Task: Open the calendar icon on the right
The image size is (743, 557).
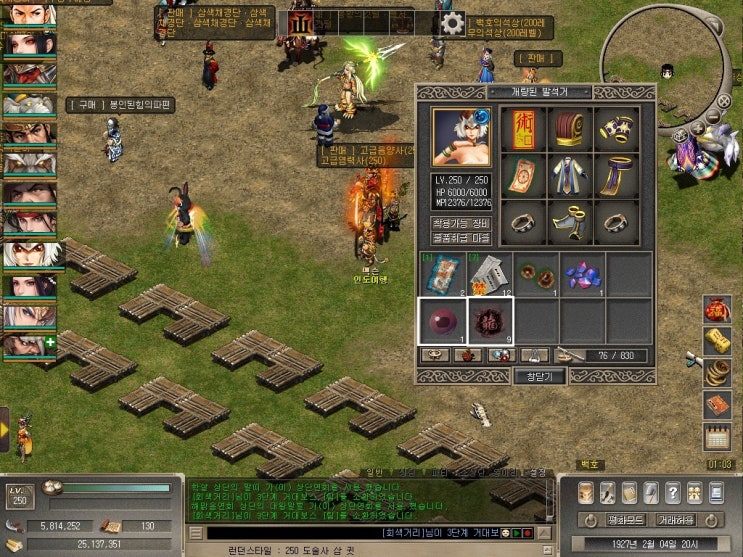Action: click(718, 437)
